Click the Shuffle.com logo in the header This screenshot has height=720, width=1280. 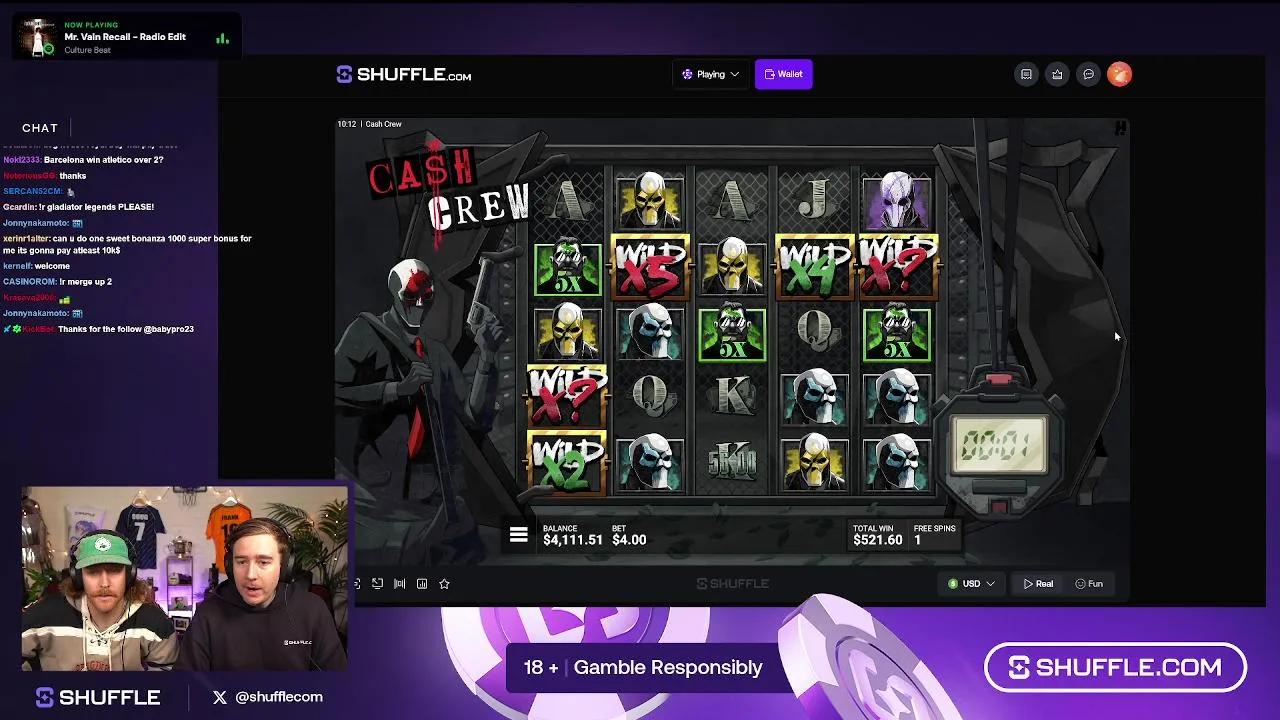[x=401, y=74]
